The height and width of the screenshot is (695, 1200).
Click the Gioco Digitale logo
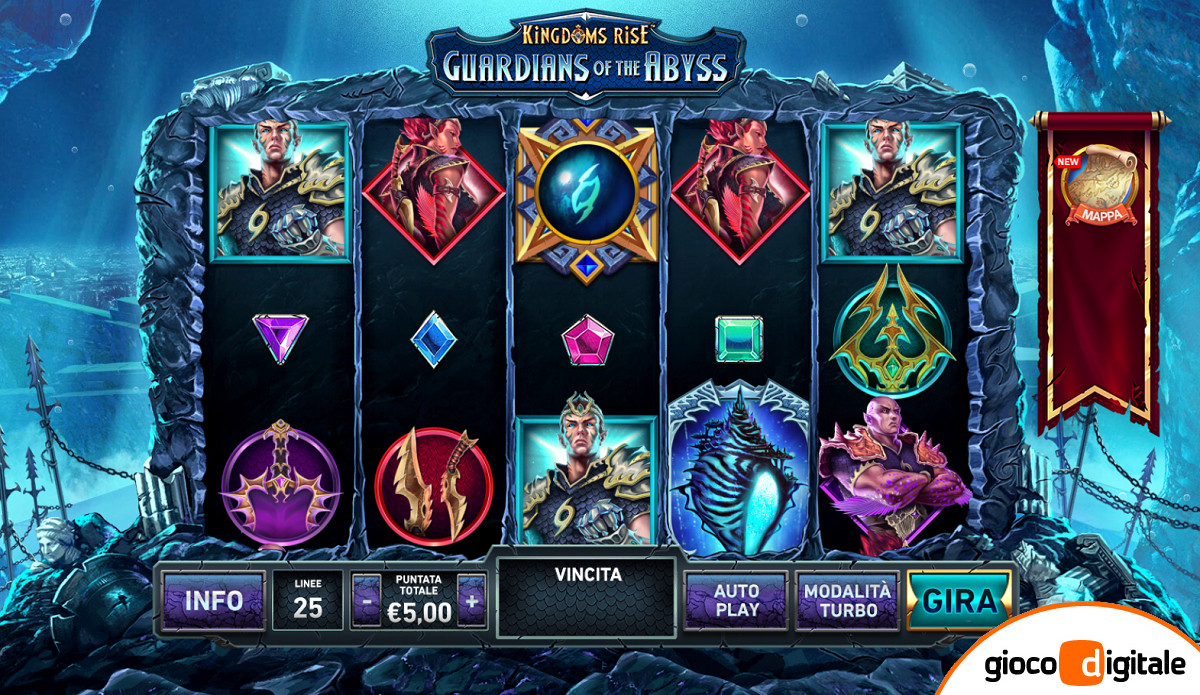pos(1083,663)
